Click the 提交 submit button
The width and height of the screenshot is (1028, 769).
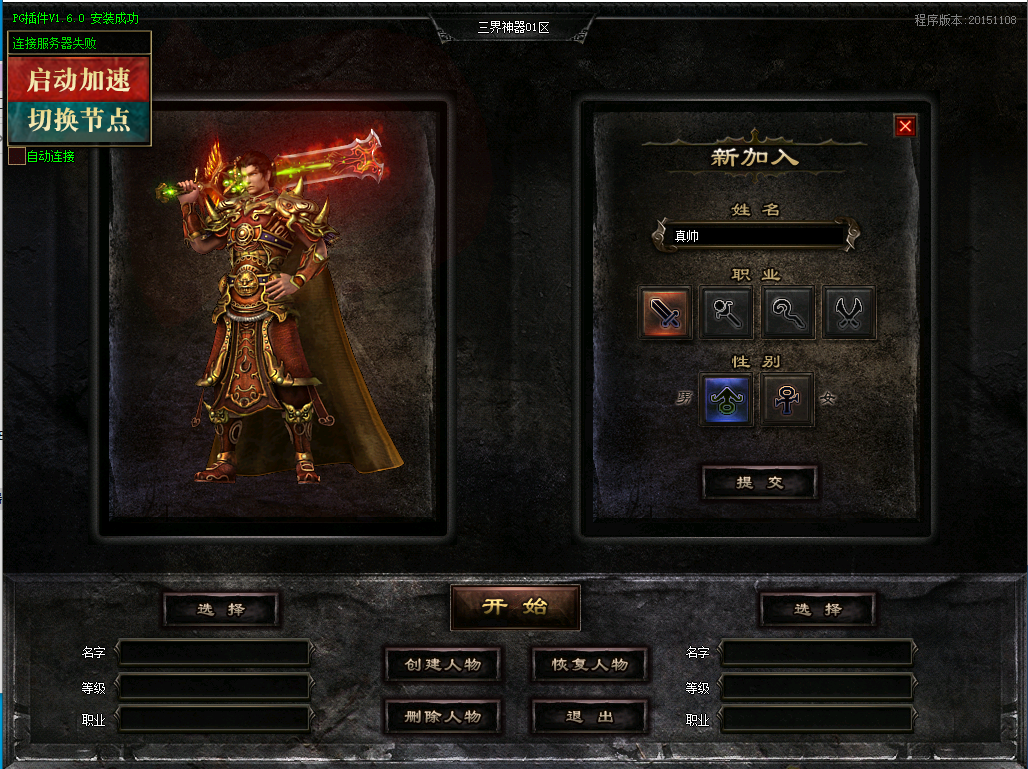click(759, 482)
